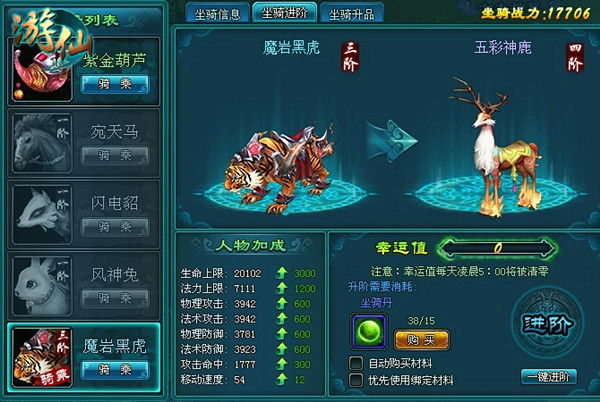Click the green 坐骑丹 item icon
Image resolution: width=600 pixels, height=402 pixels.
tap(366, 331)
